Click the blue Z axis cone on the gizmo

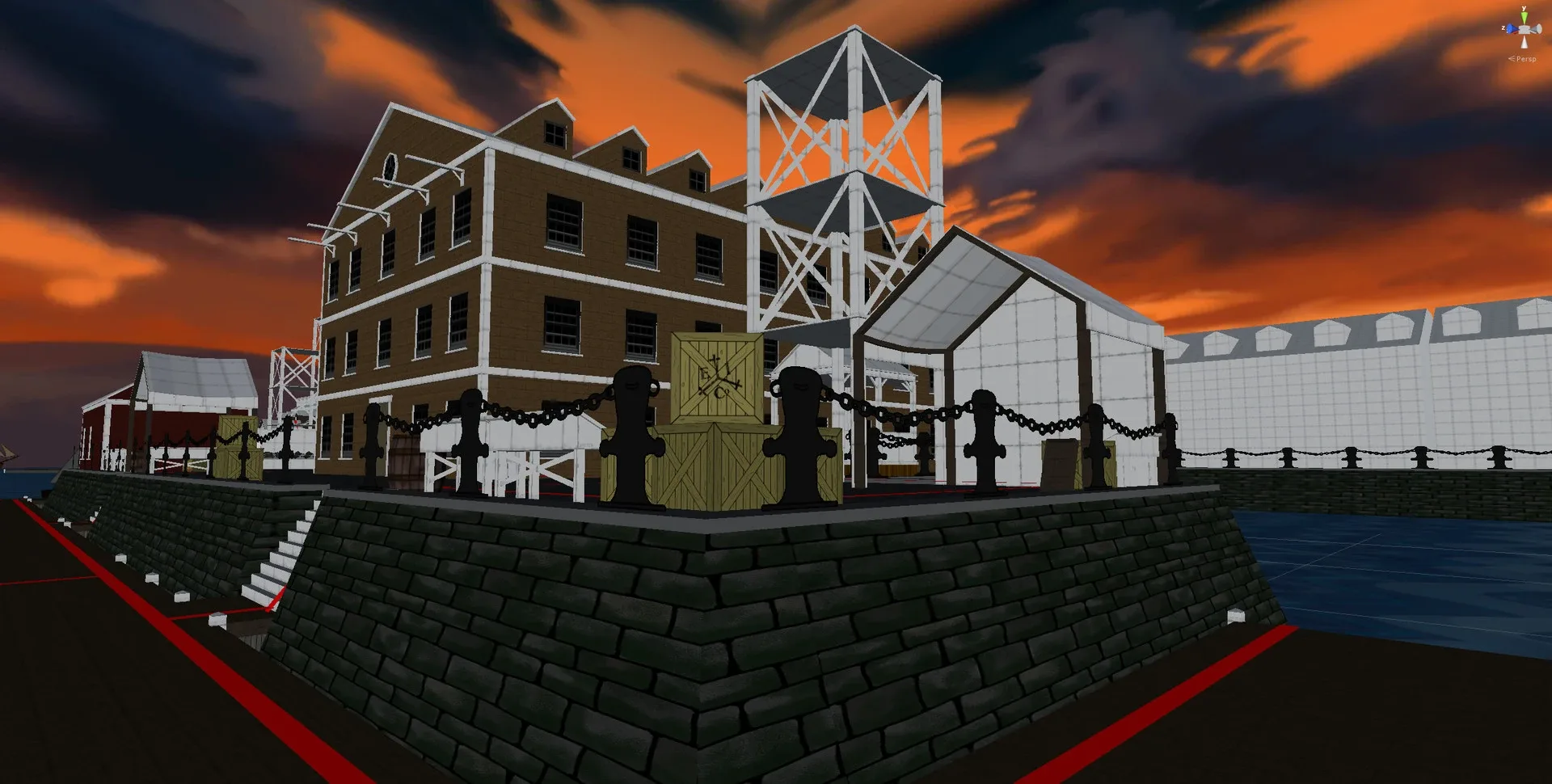(x=1512, y=27)
